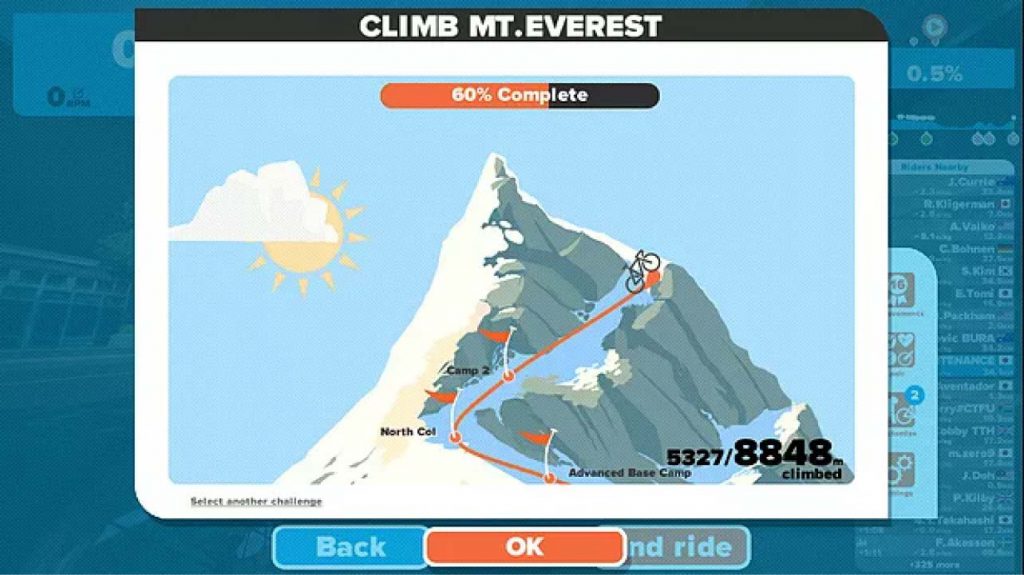This screenshot has height=575, width=1024.
Task: Choose rider C.Bohnen from nearby riders
Action: [x=965, y=249]
